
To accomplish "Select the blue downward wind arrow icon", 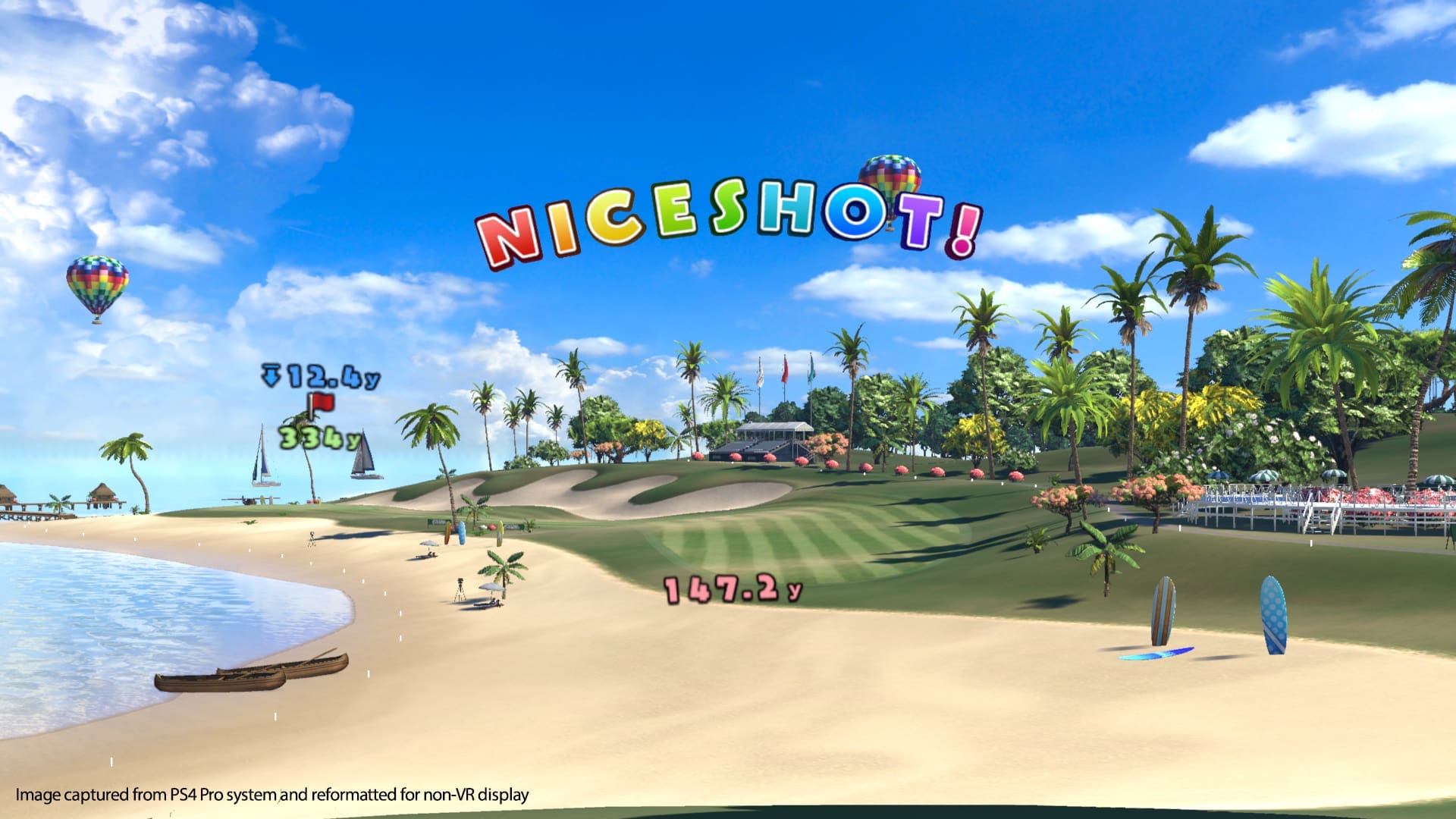I will click(271, 376).
